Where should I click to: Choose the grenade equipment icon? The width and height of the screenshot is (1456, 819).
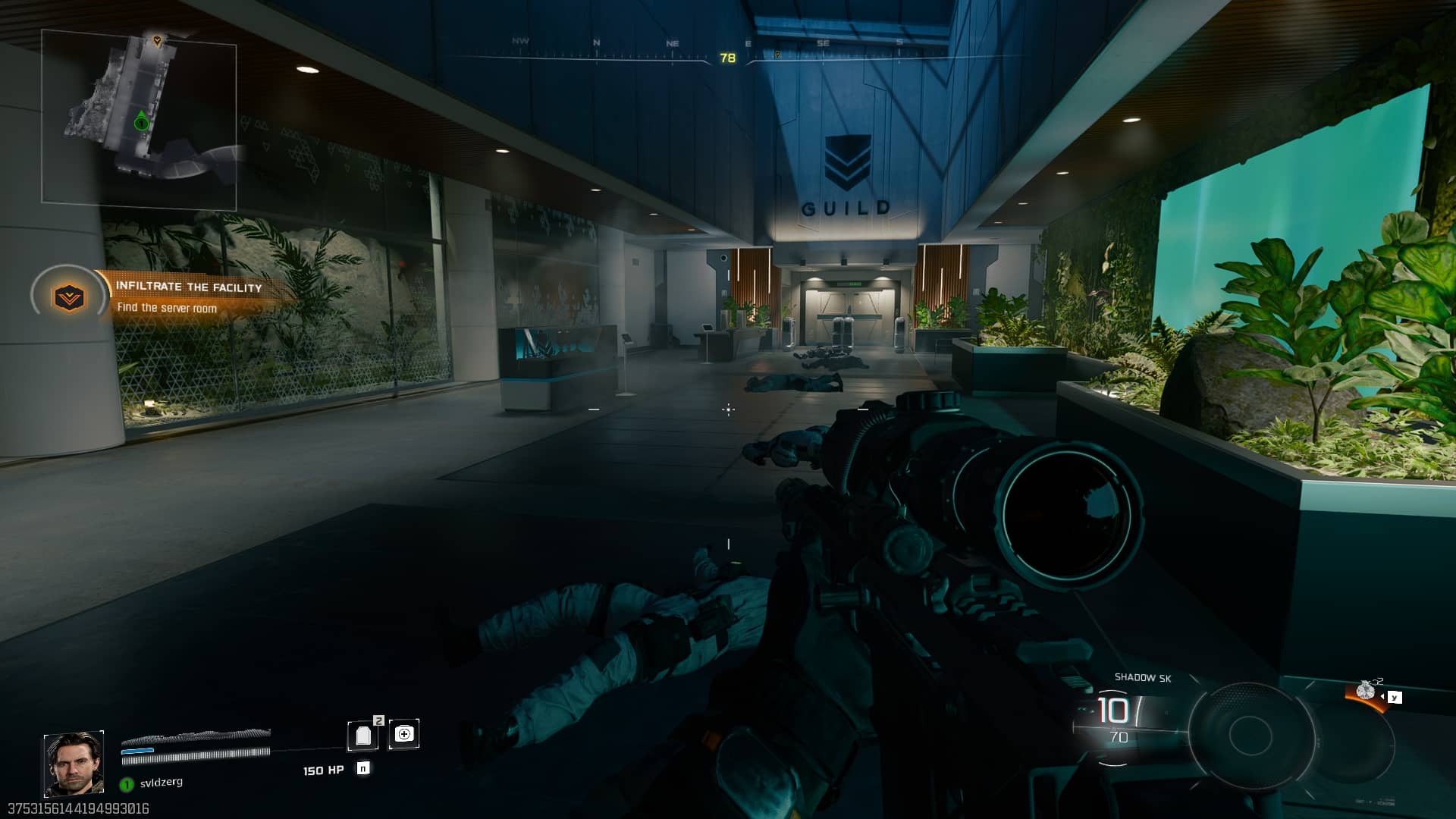[1366, 691]
